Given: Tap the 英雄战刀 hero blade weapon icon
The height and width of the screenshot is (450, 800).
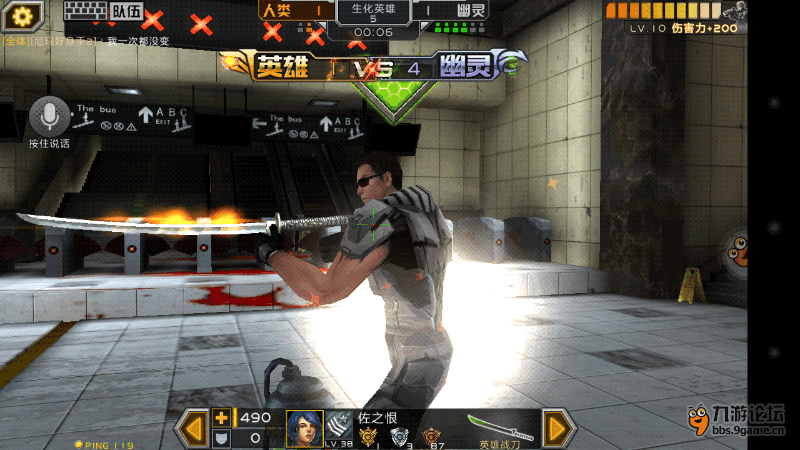Looking at the screenshot, I should pyautogui.click(x=502, y=428).
